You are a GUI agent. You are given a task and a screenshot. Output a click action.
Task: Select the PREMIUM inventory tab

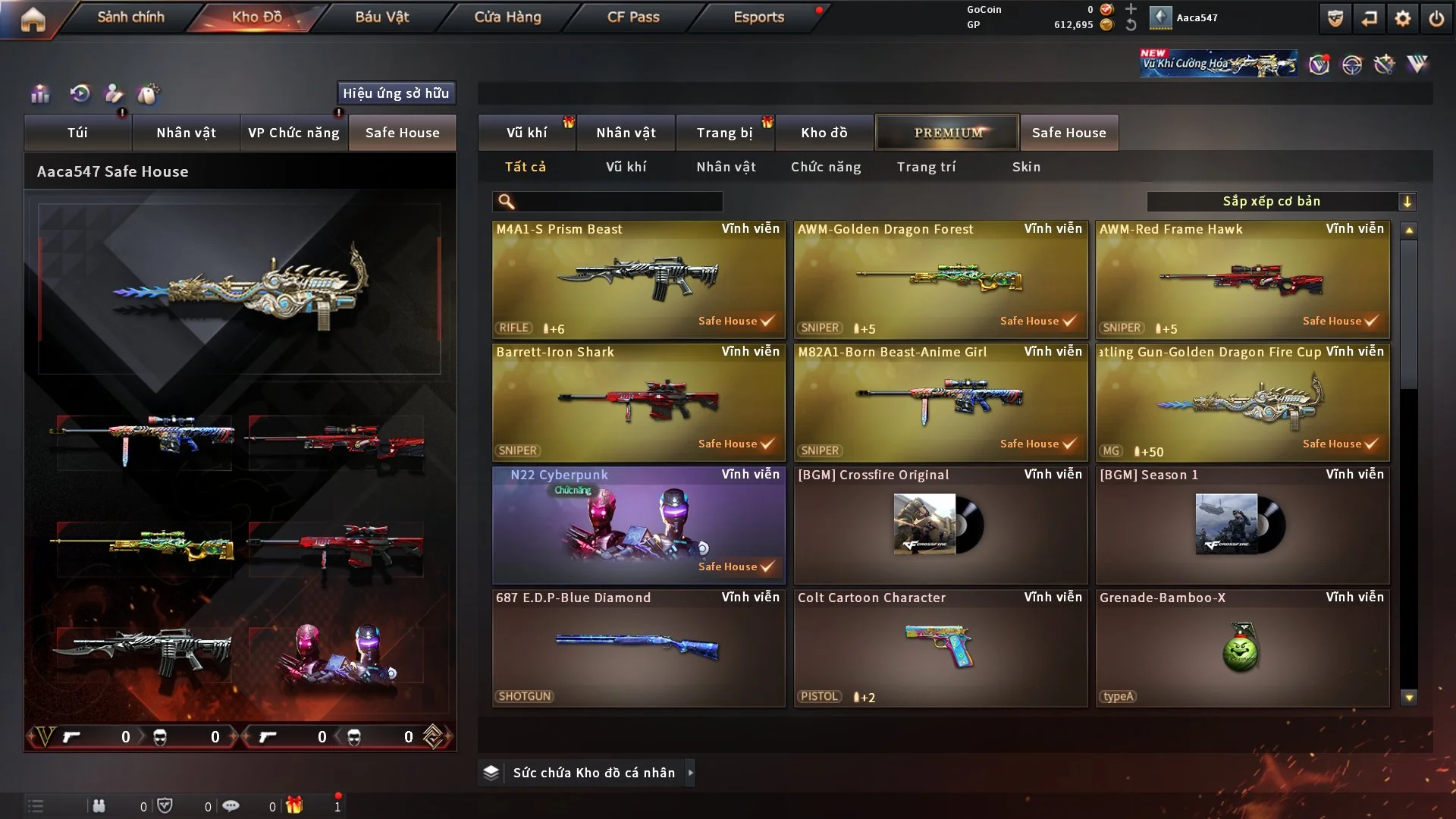(x=947, y=133)
